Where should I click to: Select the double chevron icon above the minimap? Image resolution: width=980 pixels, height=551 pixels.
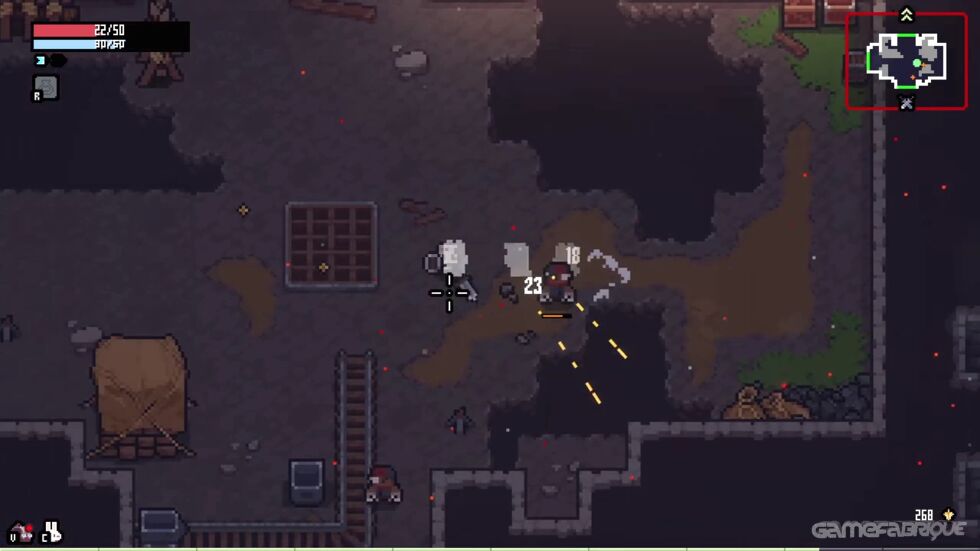[906, 14]
